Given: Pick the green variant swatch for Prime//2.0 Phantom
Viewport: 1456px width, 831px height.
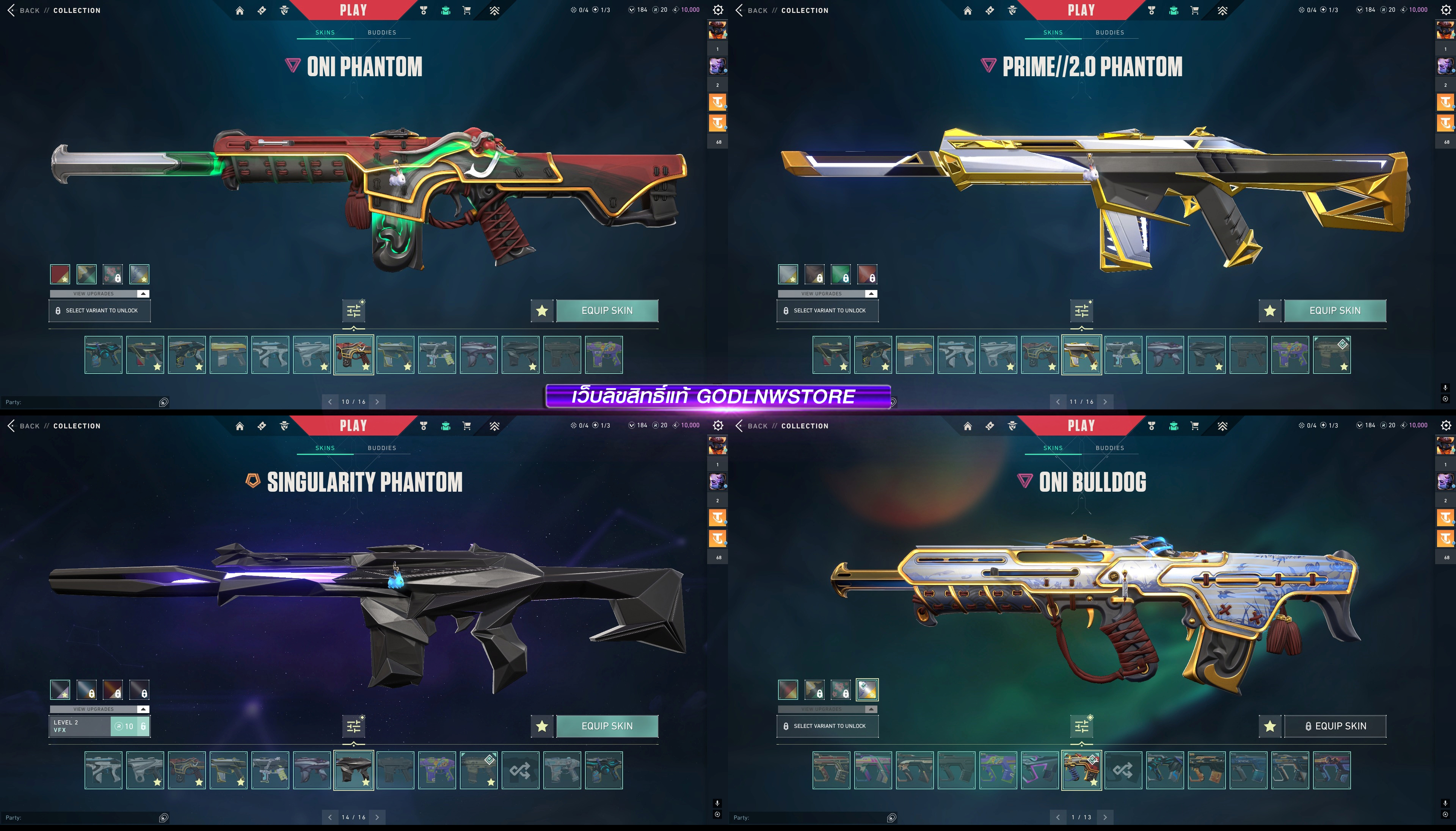Looking at the screenshot, I should pos(840,274).
